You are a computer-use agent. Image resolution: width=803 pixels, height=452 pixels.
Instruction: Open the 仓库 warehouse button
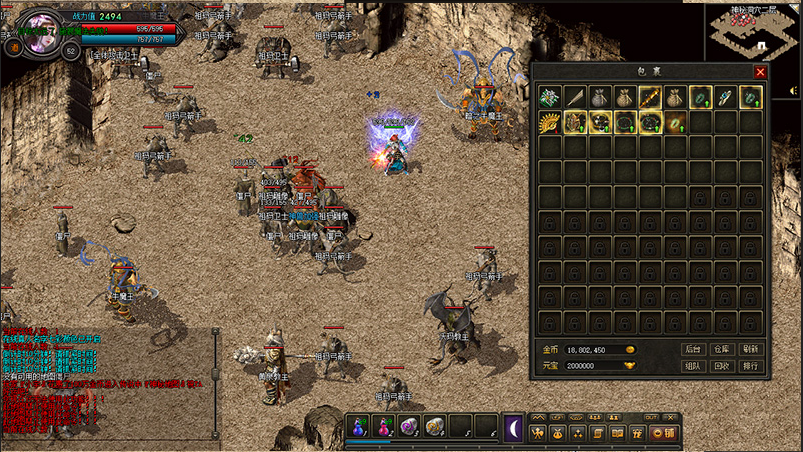(722, 349)
